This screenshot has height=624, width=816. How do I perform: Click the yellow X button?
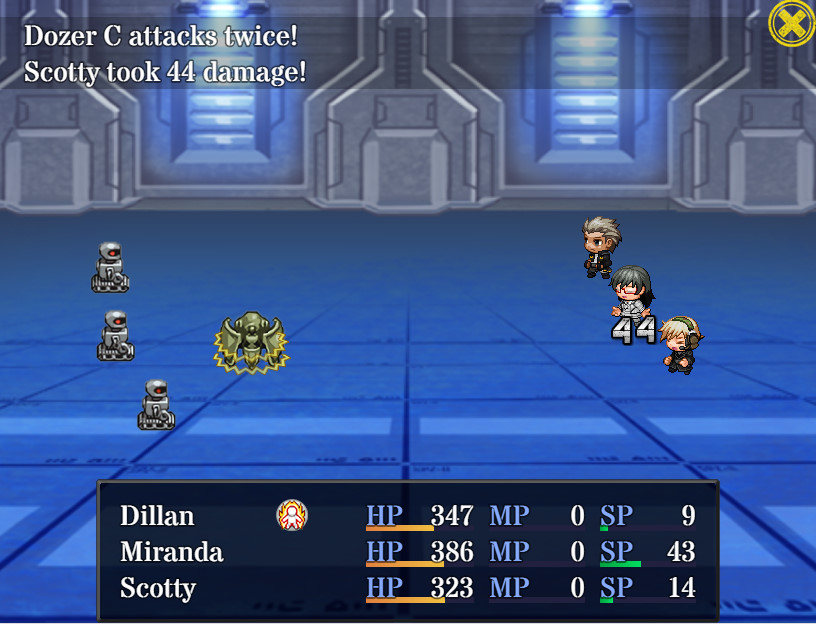(x=791, y=22)
